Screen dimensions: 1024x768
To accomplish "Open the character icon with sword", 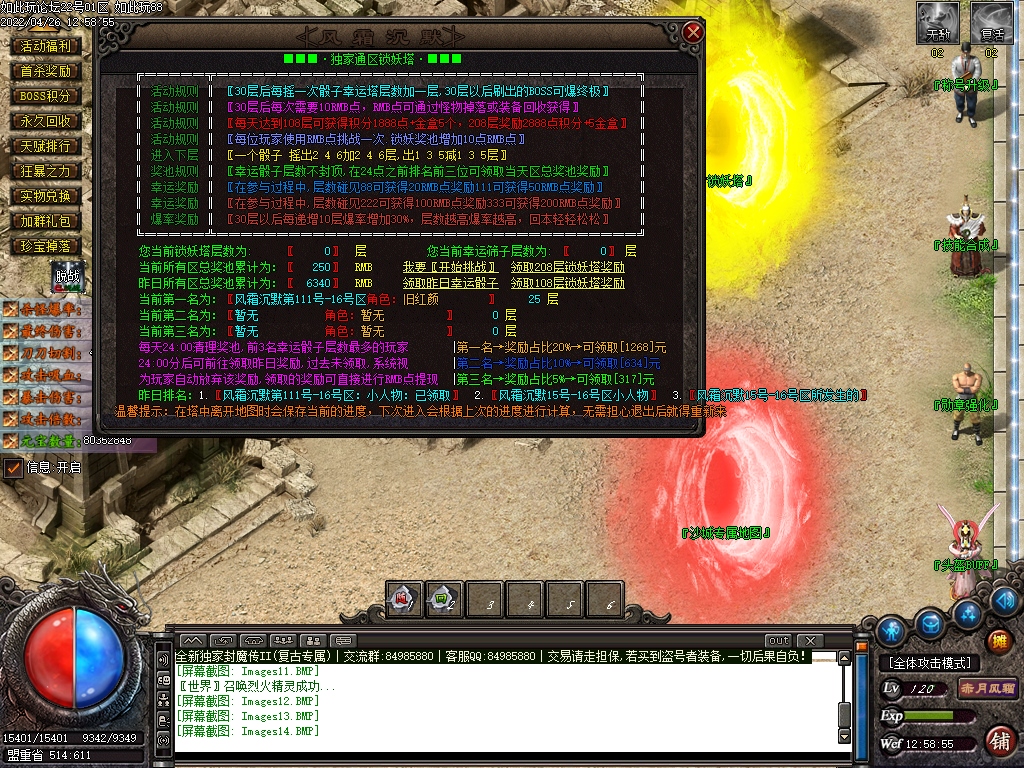I will [x=891, y=631].
